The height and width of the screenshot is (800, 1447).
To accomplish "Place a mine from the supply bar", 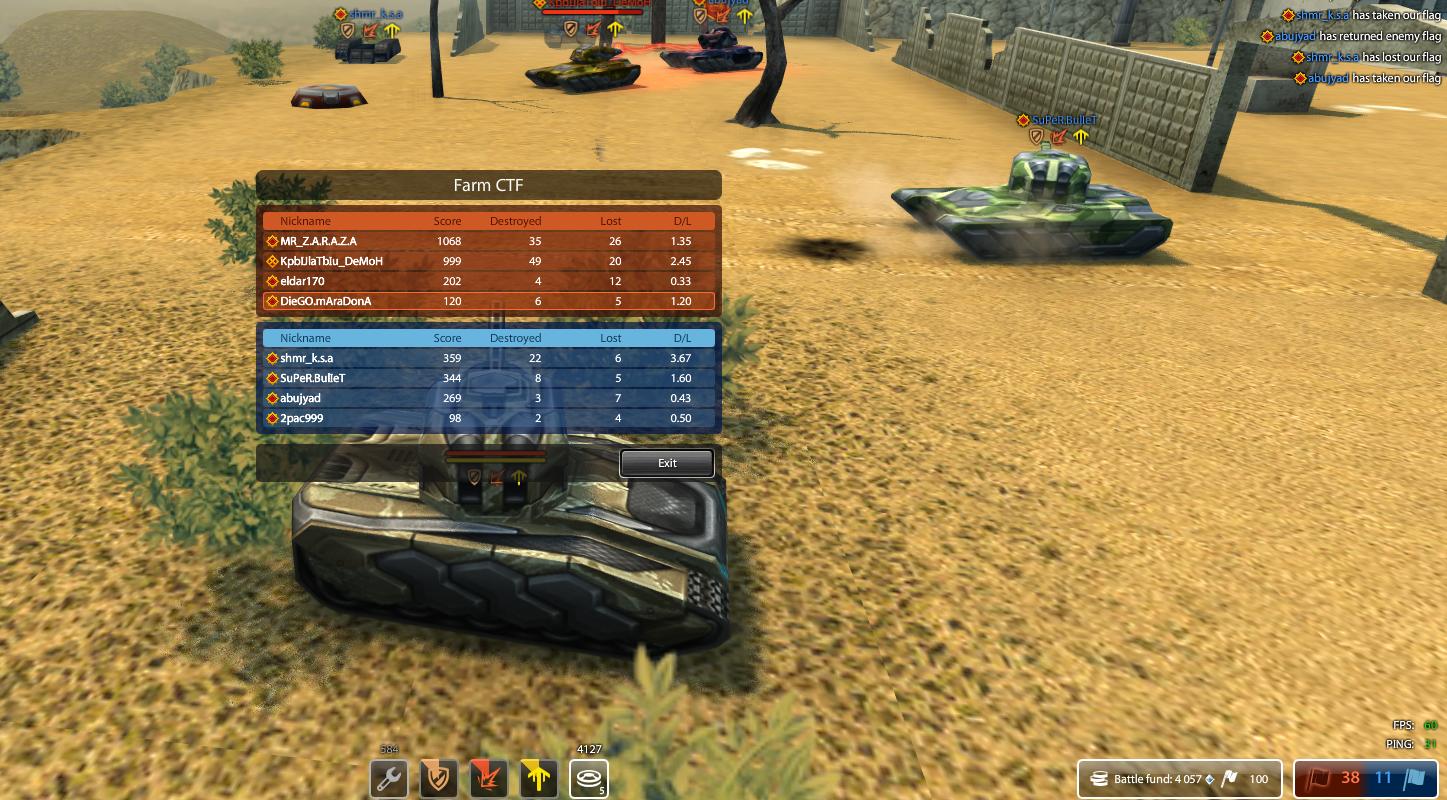I will (x=589, y=778).
